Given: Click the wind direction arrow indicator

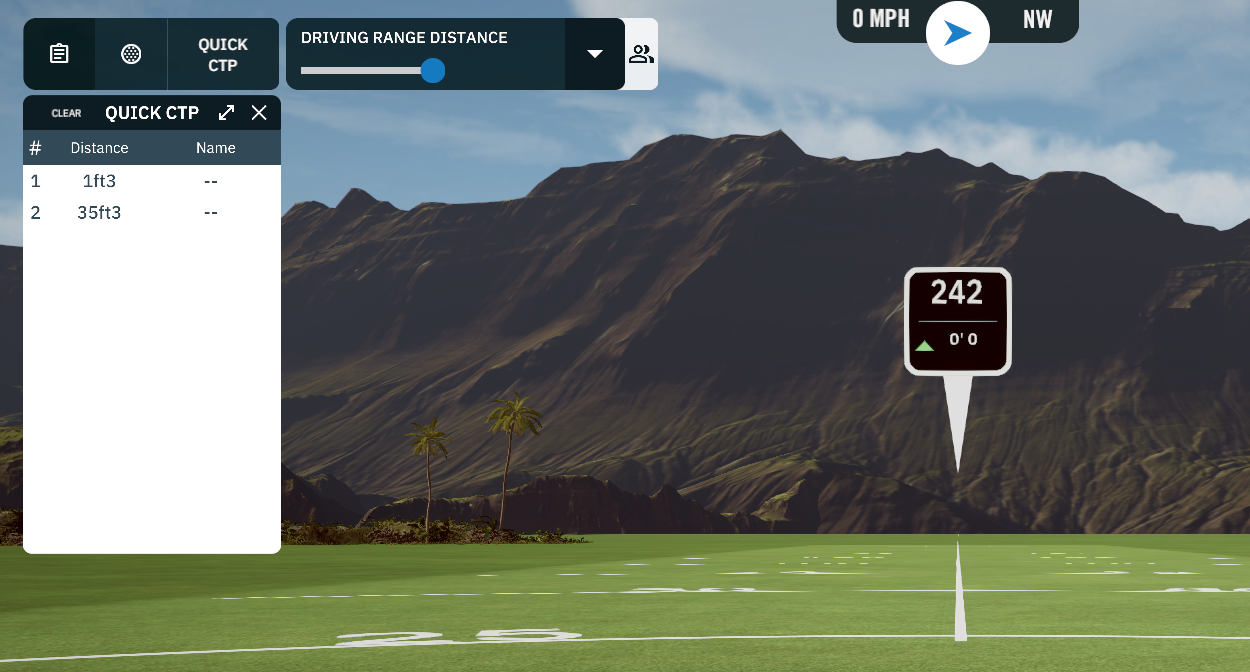Looking at the screenshot, I should pos(958,33).
